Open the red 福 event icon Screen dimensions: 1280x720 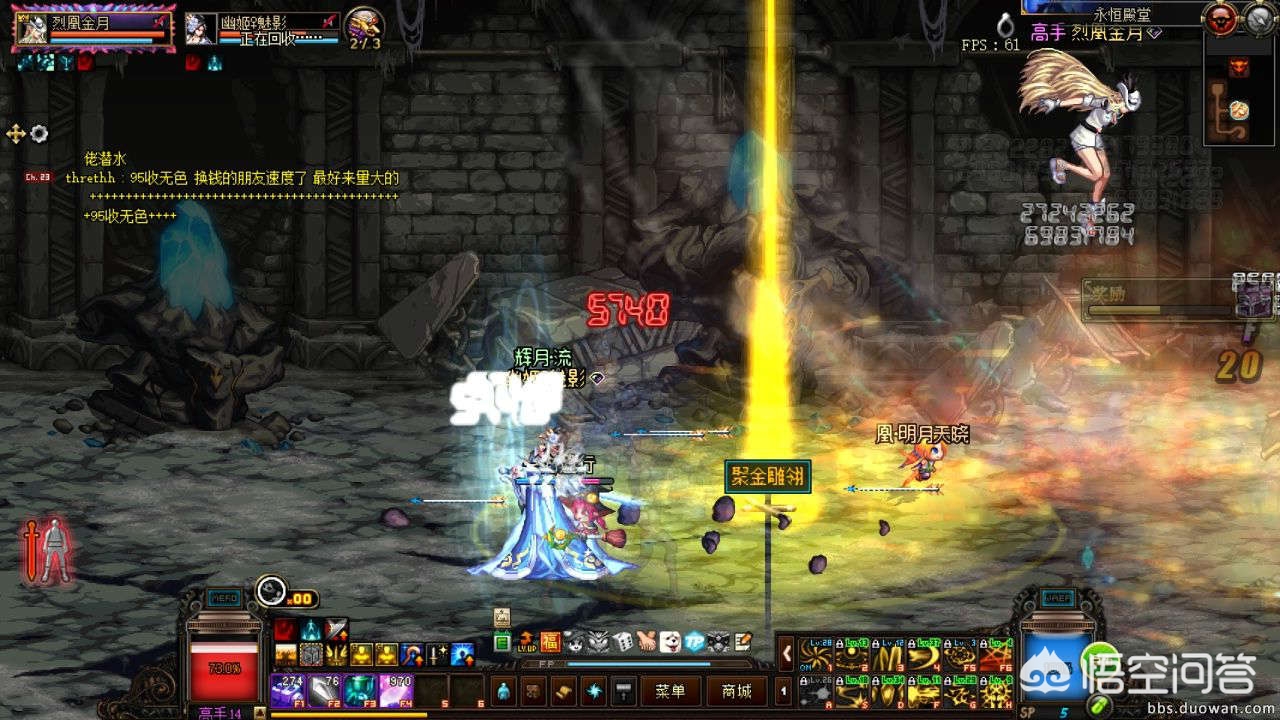click(x=549, y=641)
